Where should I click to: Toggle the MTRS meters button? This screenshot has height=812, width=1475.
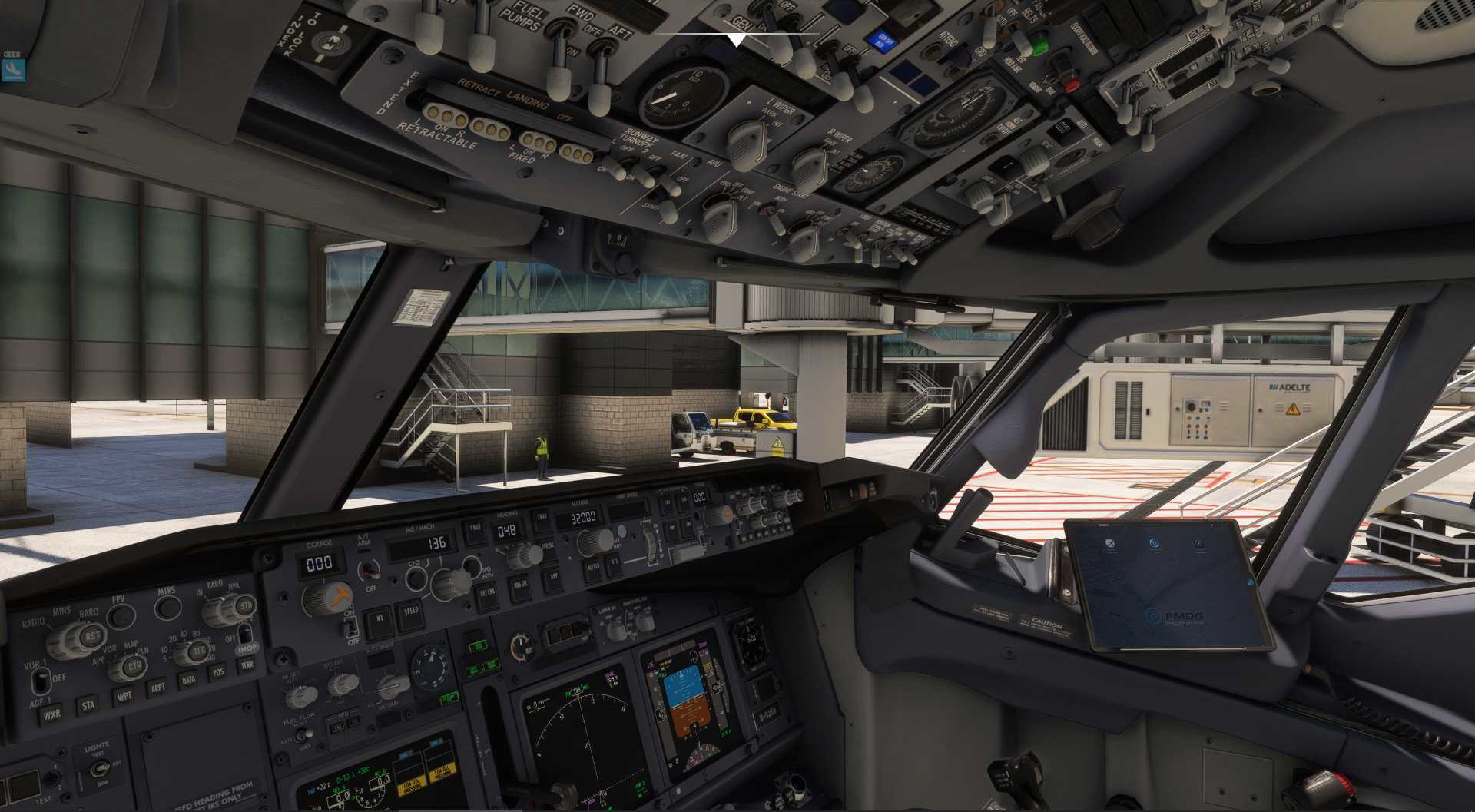pos(167,607)
